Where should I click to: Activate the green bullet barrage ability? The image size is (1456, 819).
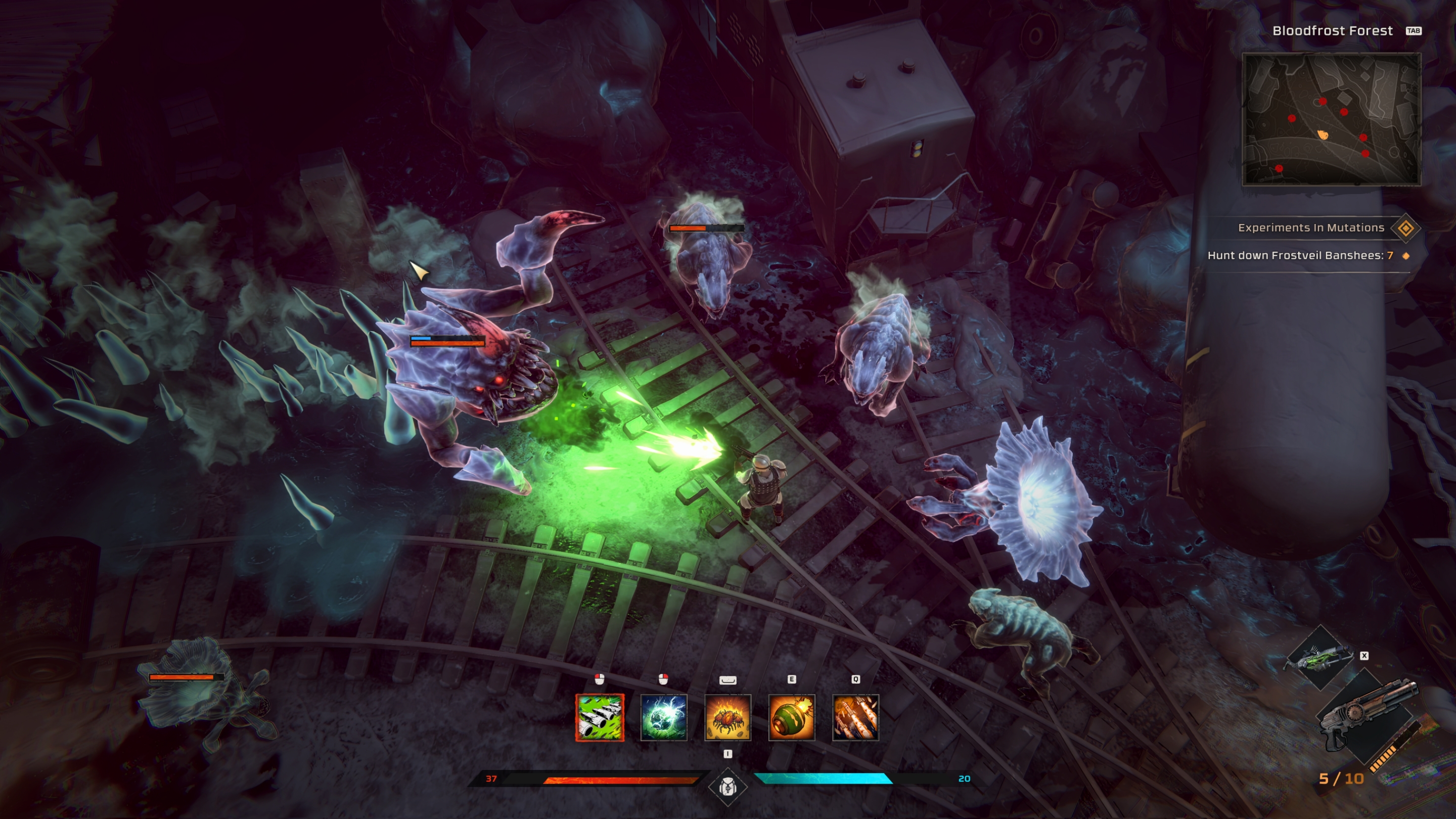click(600, 717)
